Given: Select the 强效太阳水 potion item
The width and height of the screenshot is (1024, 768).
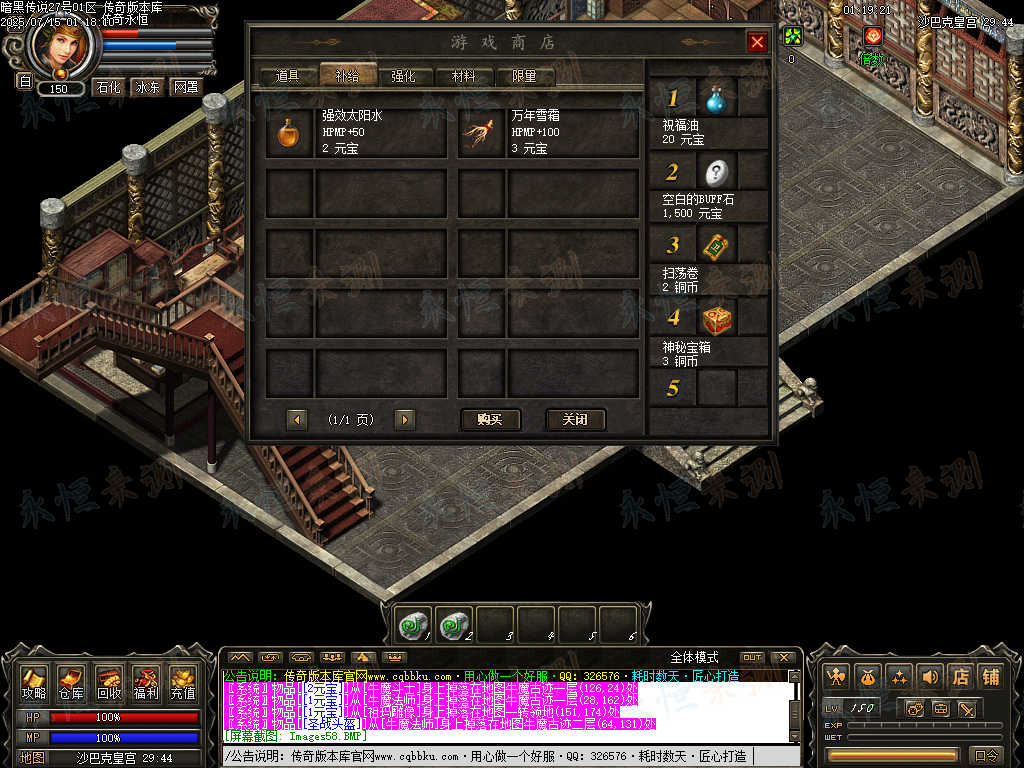Looking at the screenshot, I should coord(289,134).
